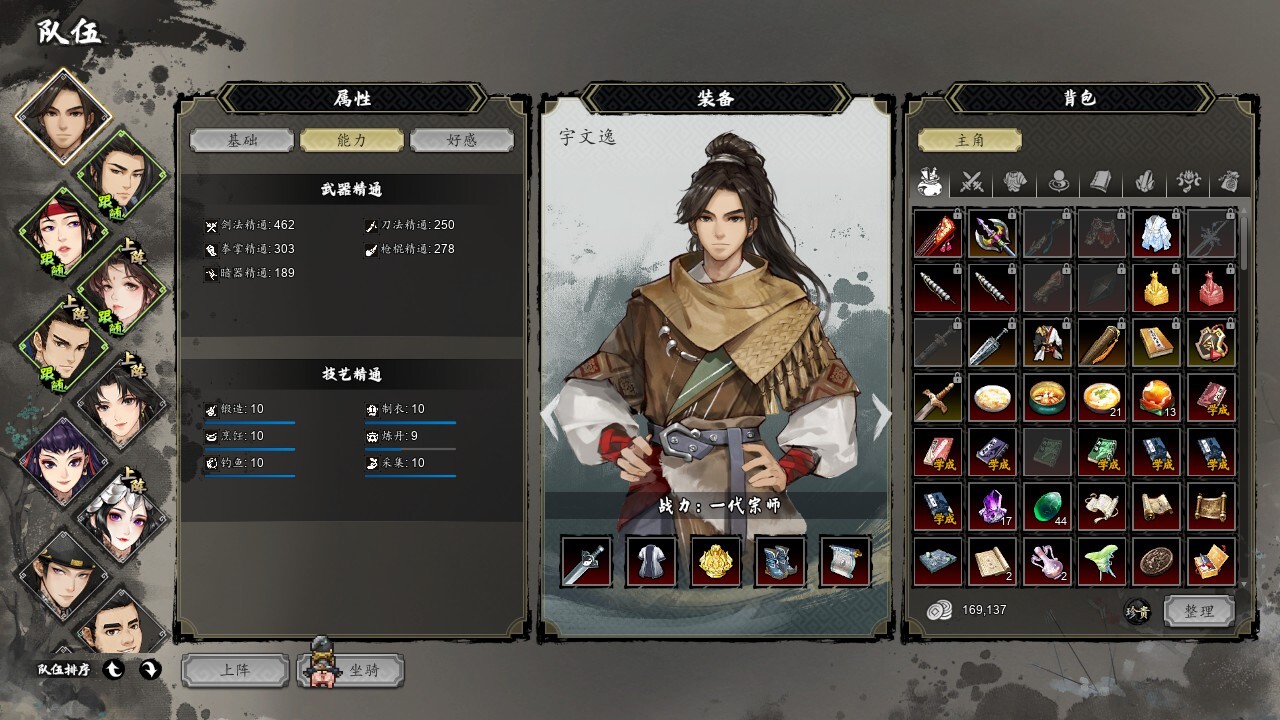The image size is (1280, 720).
Task: Choose the purple crystal stack of 17
Action: pos(992,507)
